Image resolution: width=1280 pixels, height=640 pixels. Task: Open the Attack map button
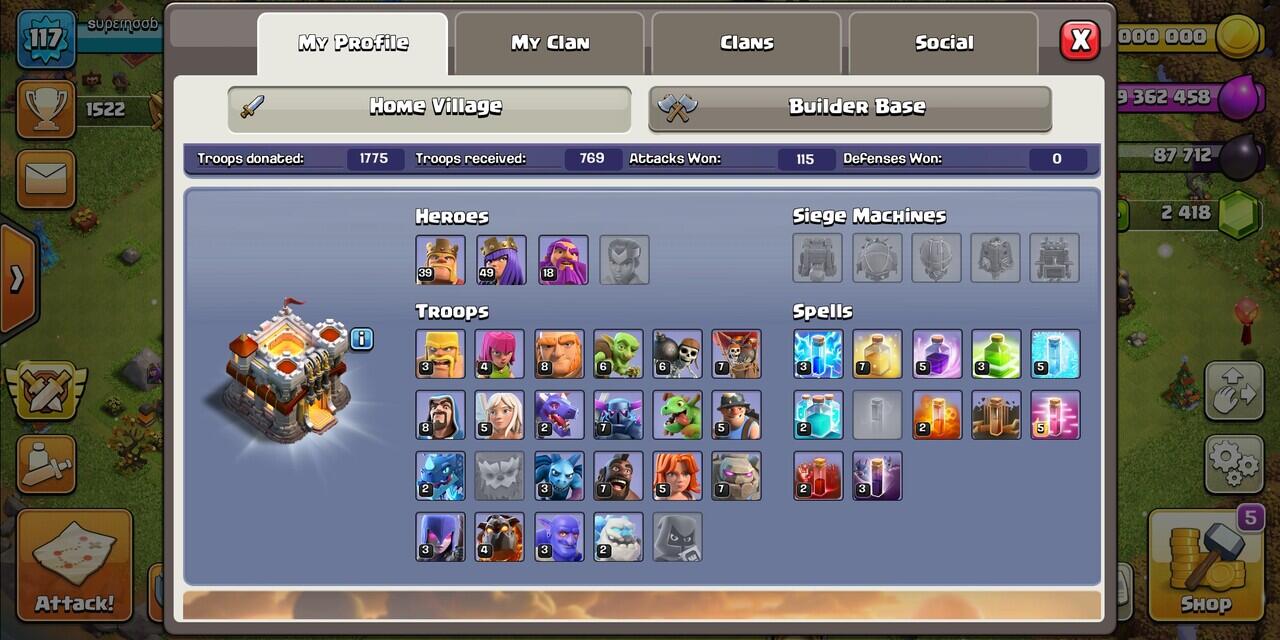74,565
